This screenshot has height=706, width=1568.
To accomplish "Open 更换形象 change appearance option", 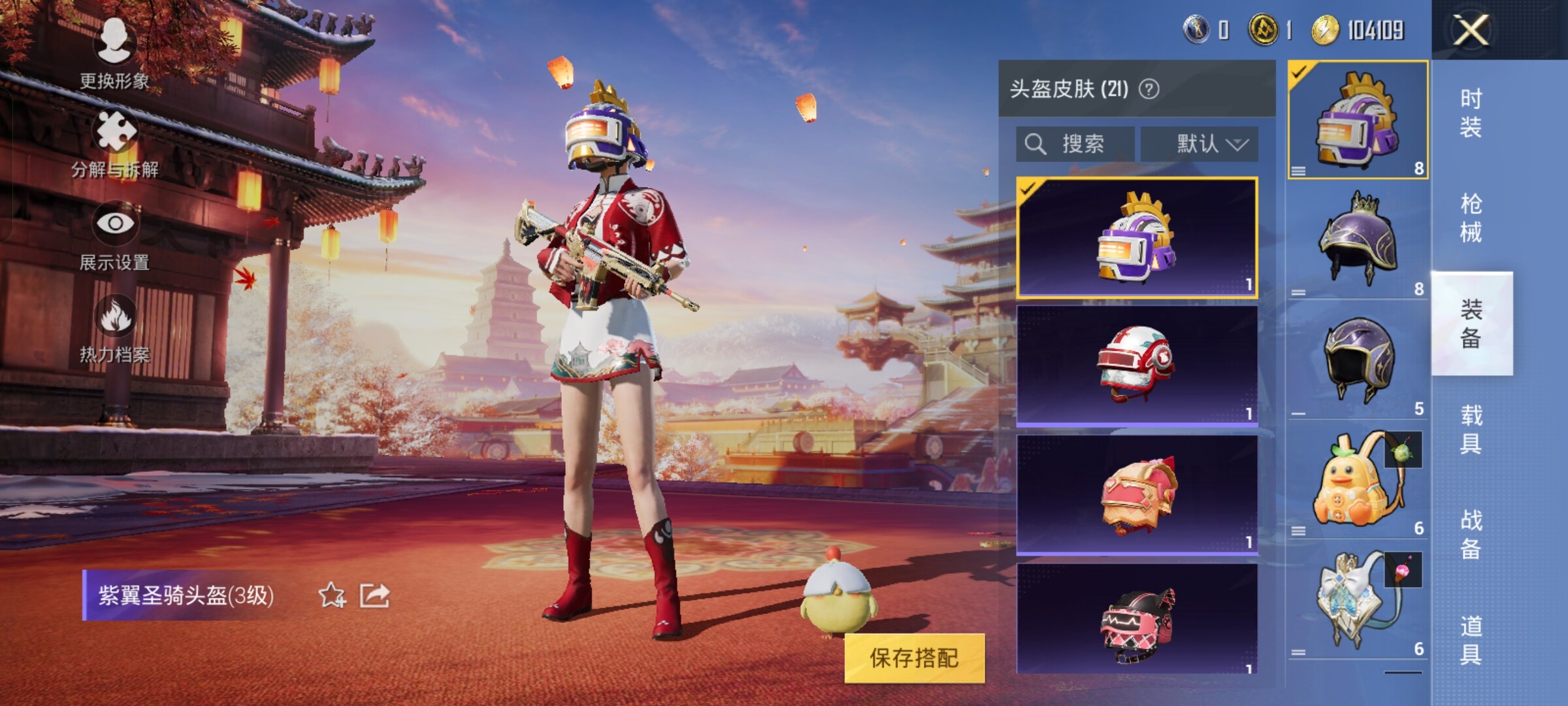I will click(115, 54).
